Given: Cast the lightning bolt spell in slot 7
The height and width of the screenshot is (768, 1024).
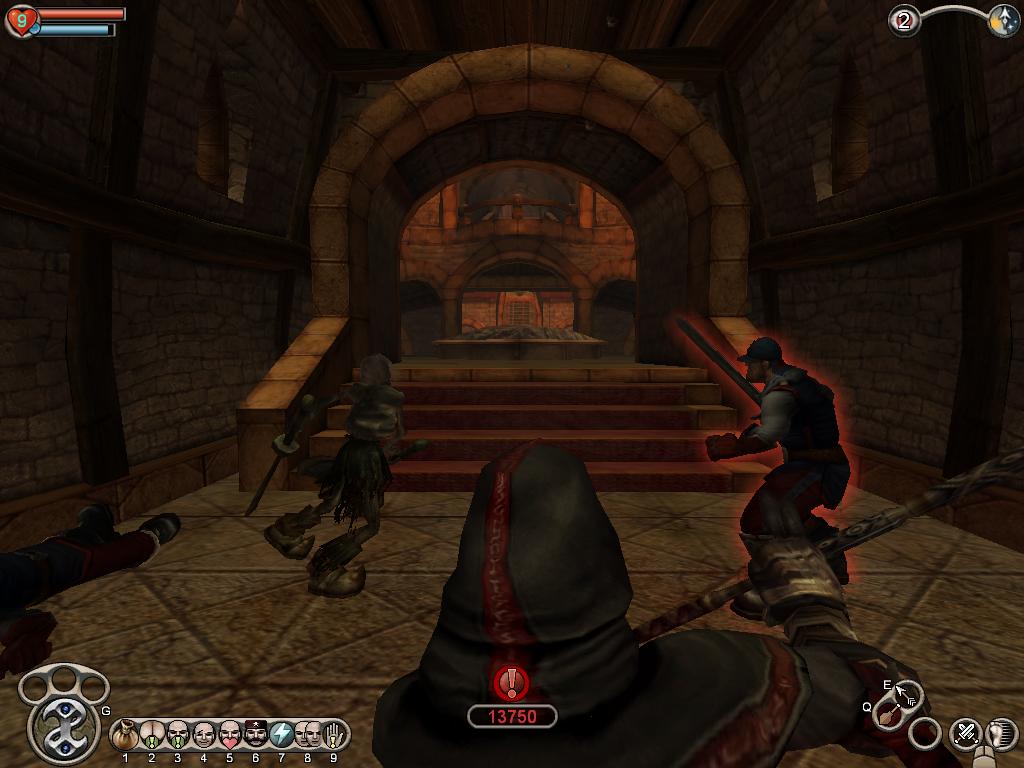Looking at the screenshot, I should pos(282,735).
